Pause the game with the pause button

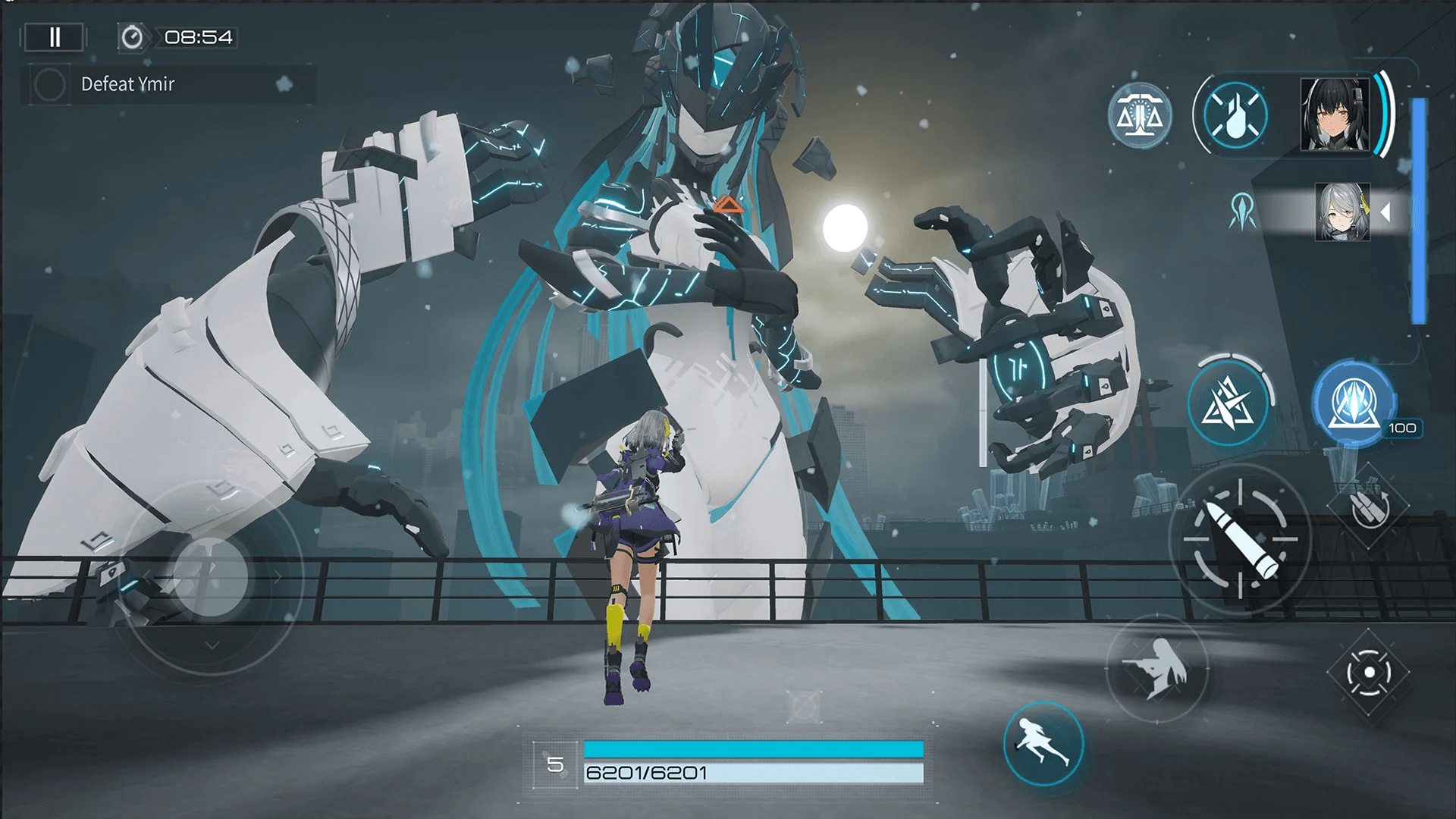click(55, 37)
